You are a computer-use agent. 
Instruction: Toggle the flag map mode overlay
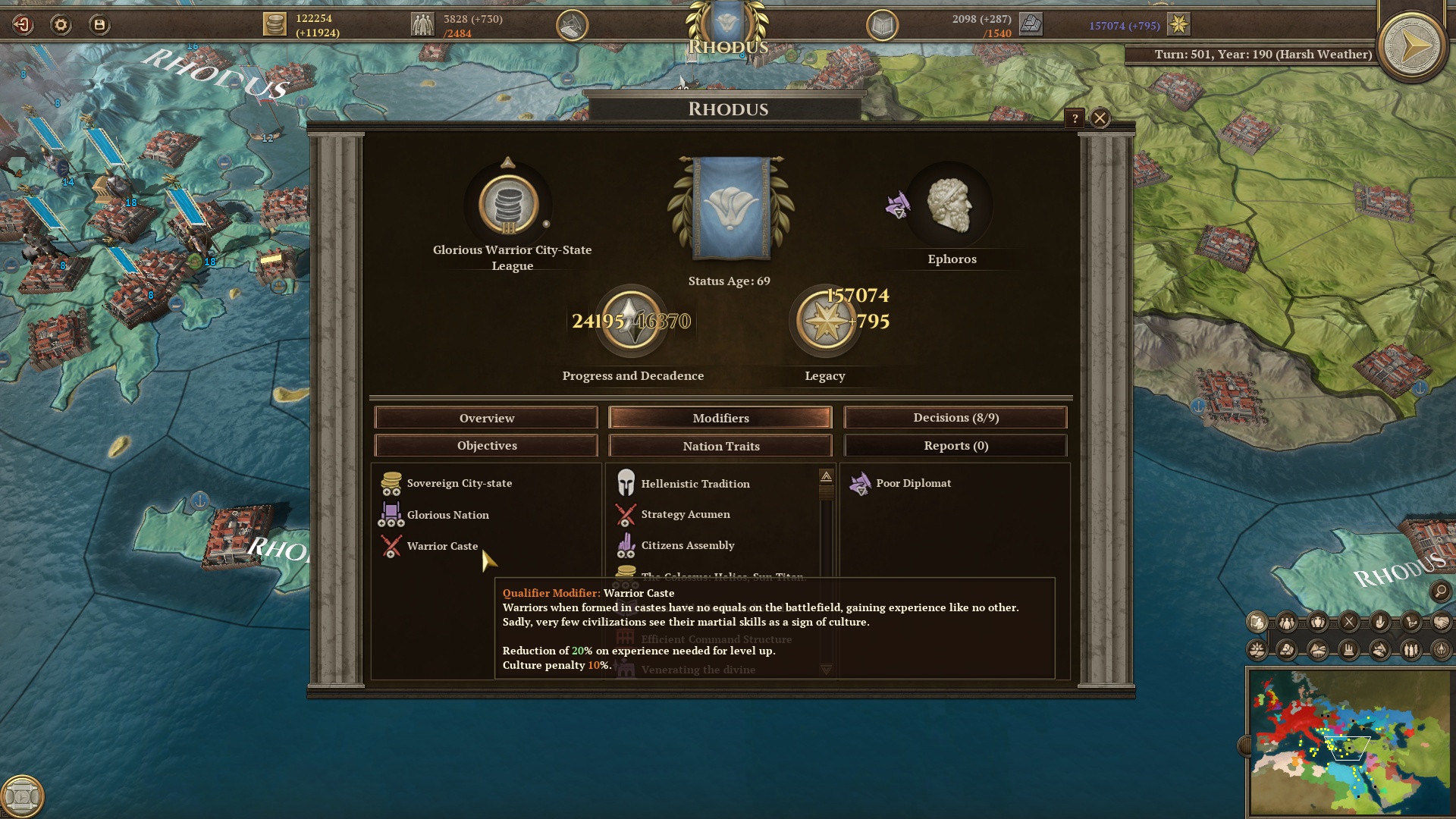(1257, 622)
